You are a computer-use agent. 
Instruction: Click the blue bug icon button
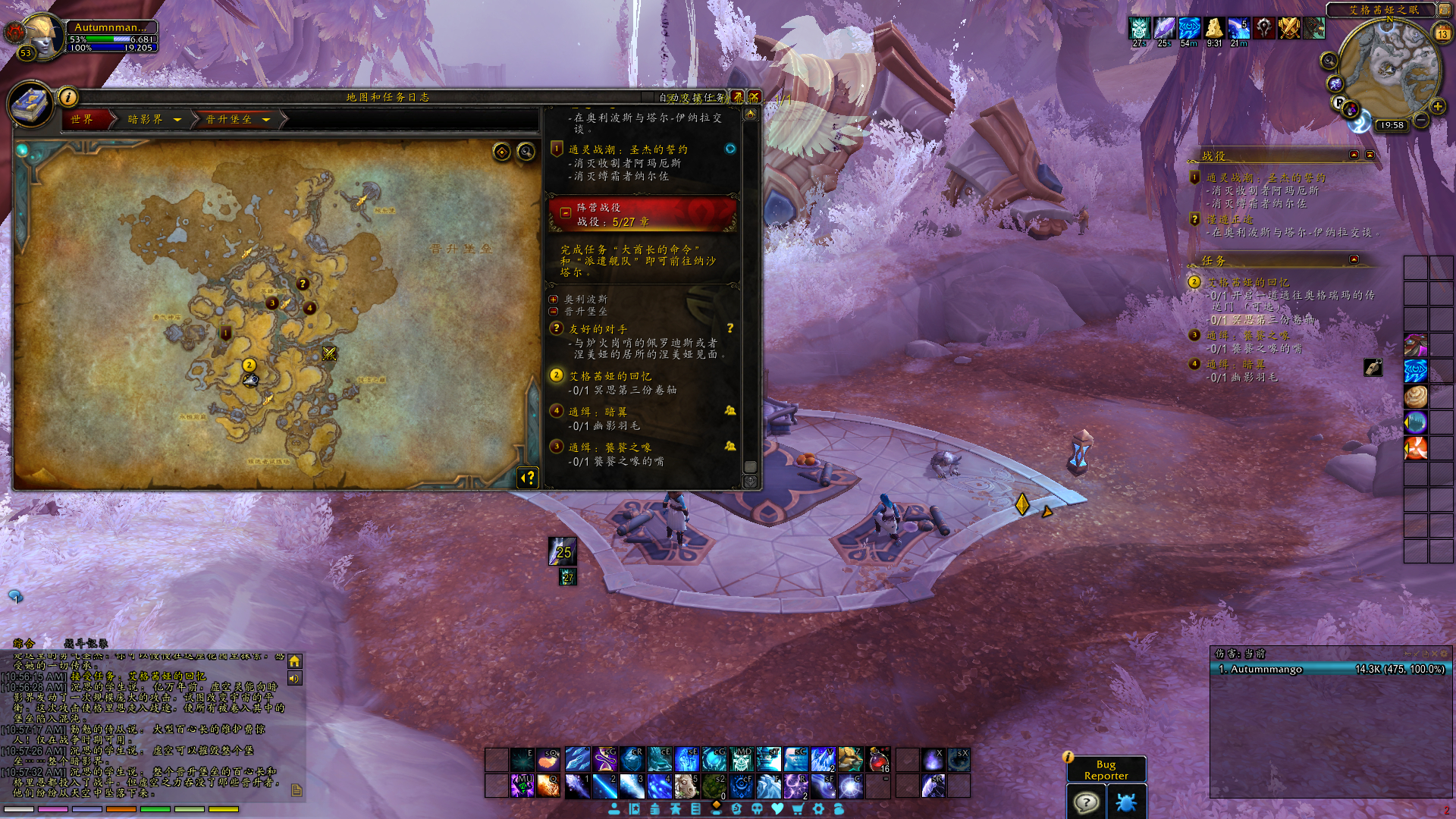1126,802
